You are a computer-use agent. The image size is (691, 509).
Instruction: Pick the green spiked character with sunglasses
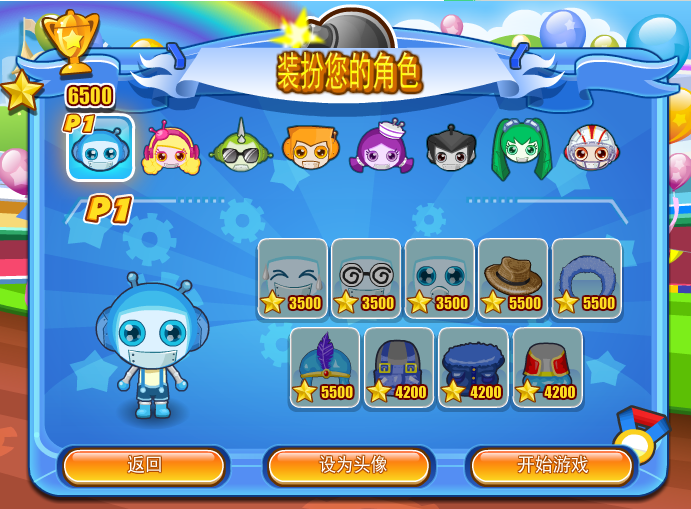click(x=239, y=149)
